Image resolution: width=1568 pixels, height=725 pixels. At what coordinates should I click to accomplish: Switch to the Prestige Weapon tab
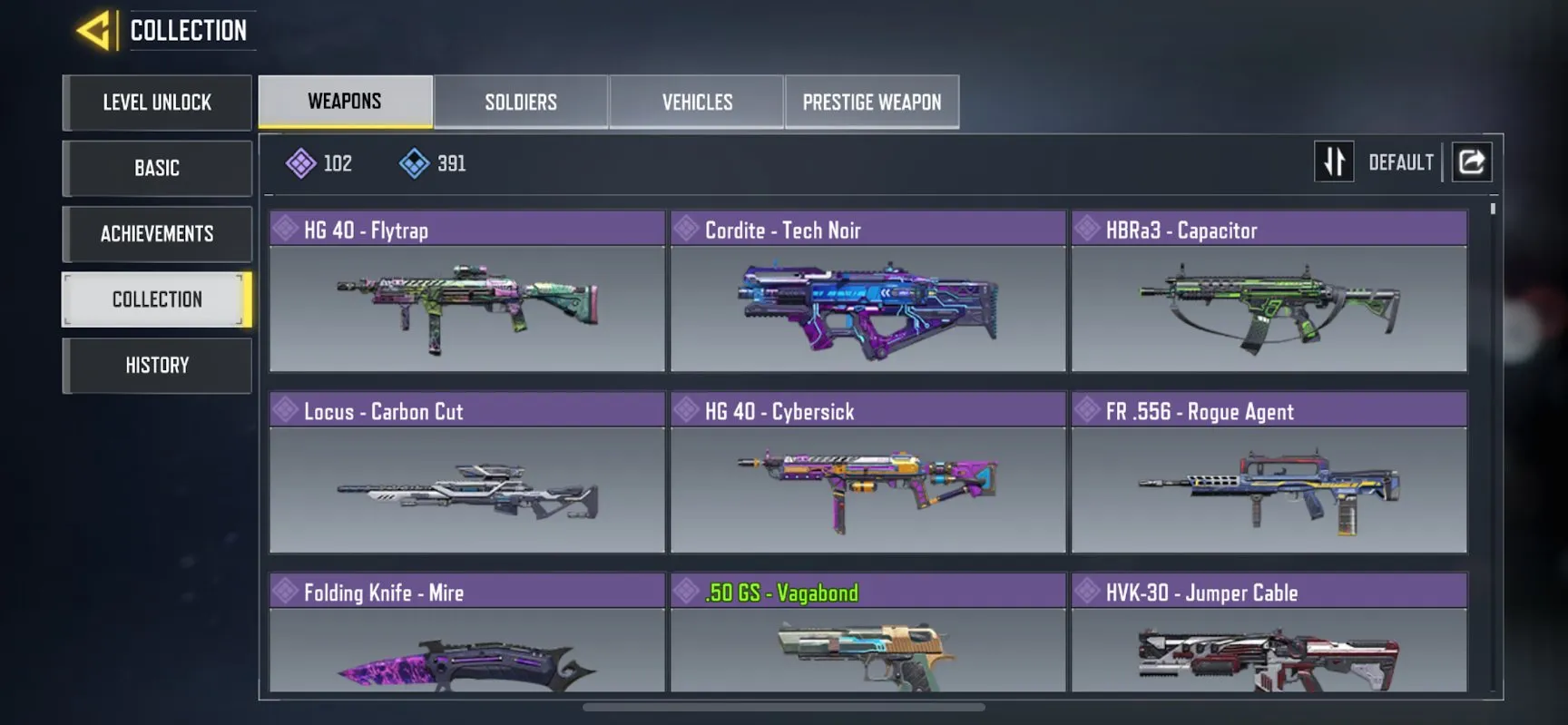tap(872, 103)
